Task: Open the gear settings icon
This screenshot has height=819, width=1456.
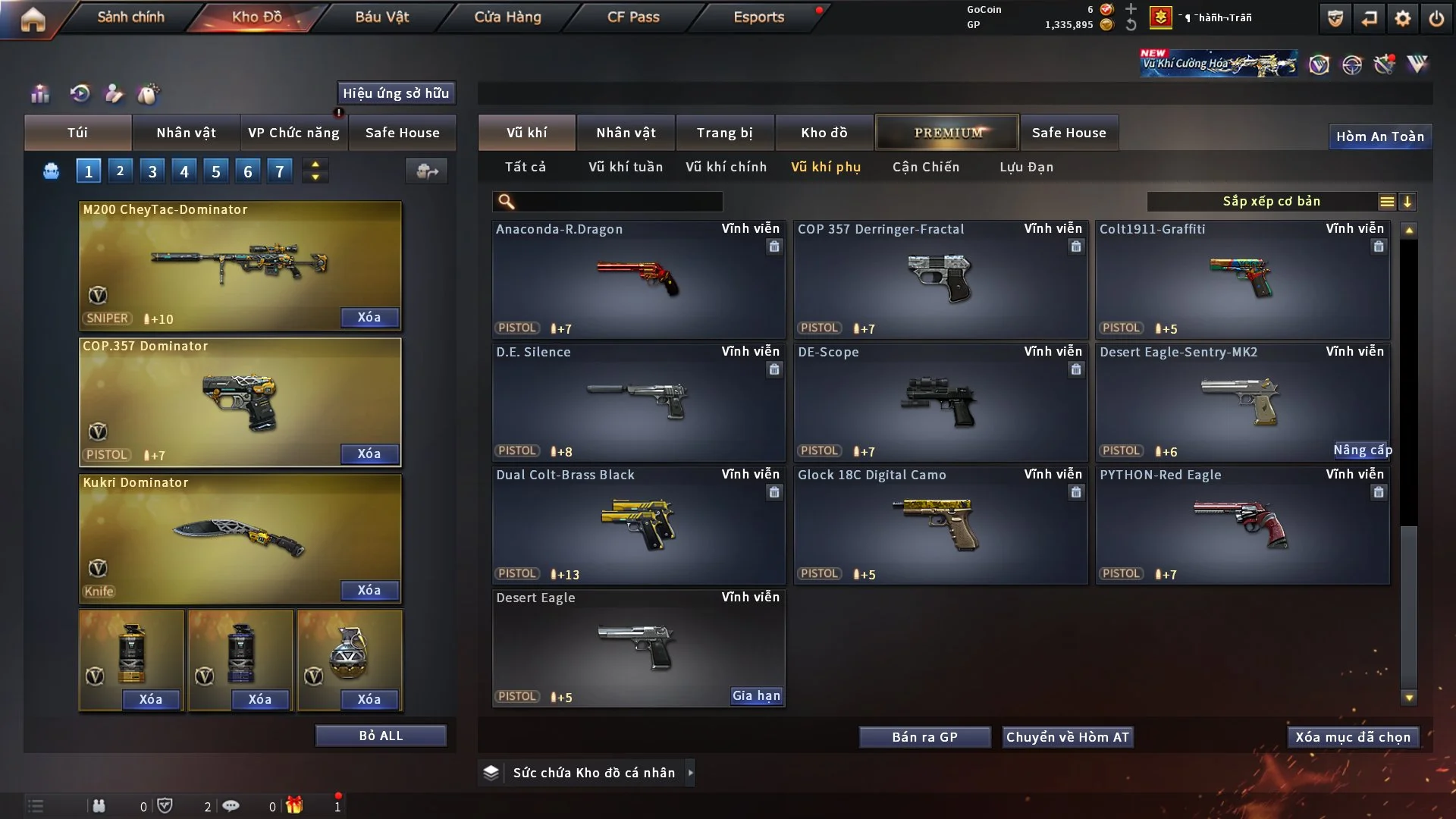Action: [x=1402, y=18]
